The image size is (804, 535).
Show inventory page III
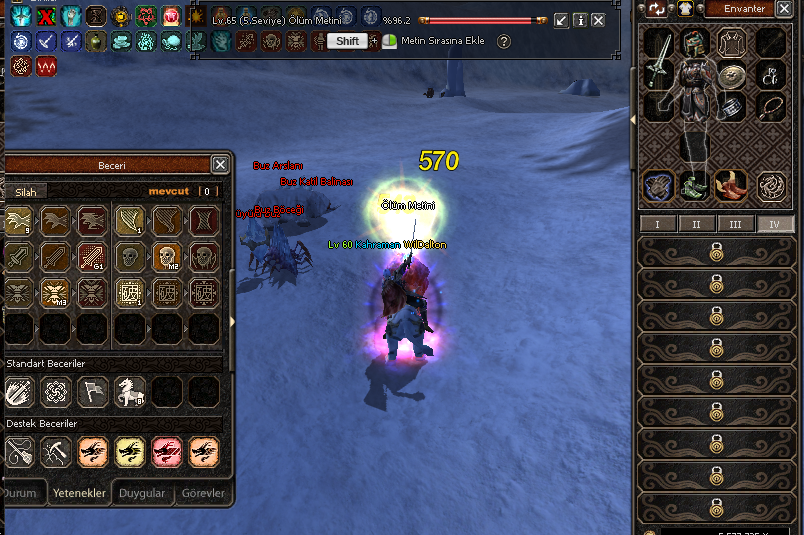735,224
